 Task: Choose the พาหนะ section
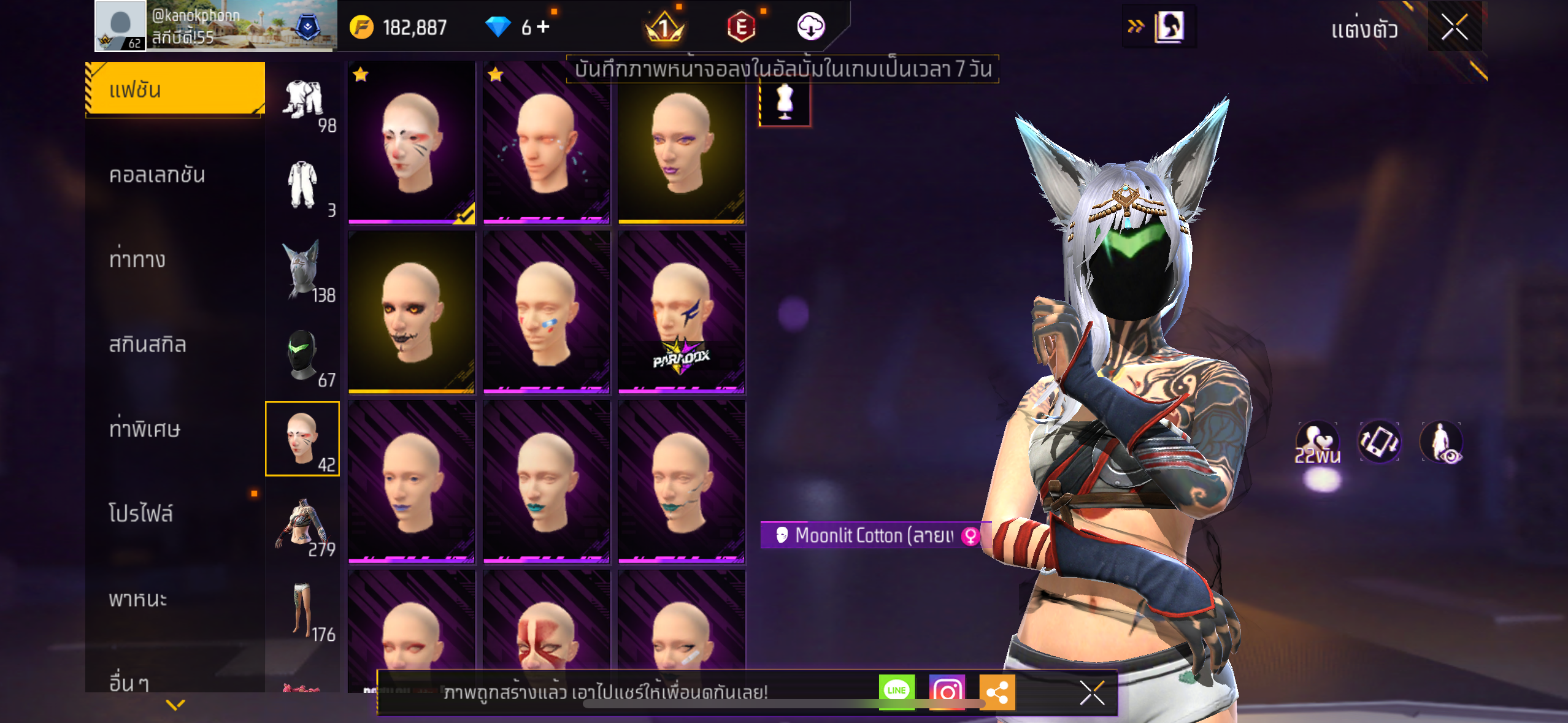[x=138, y=599]
